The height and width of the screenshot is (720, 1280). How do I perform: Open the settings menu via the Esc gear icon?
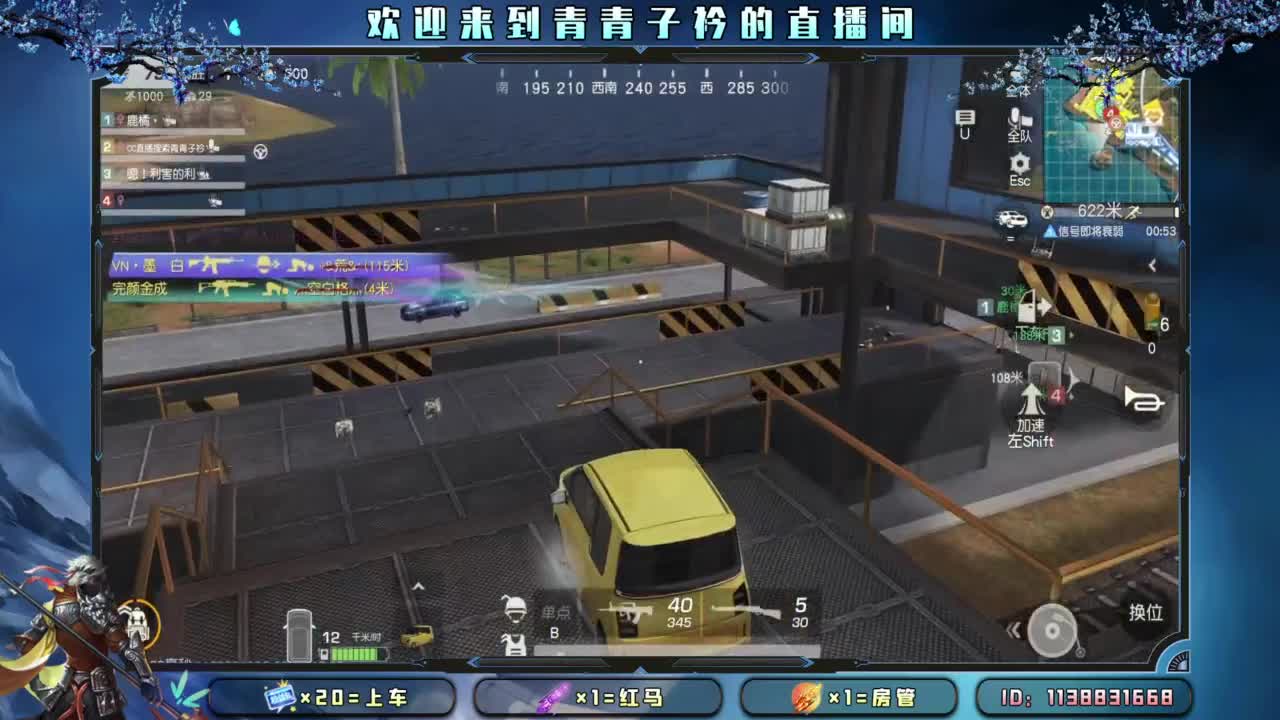[1019, 162]
